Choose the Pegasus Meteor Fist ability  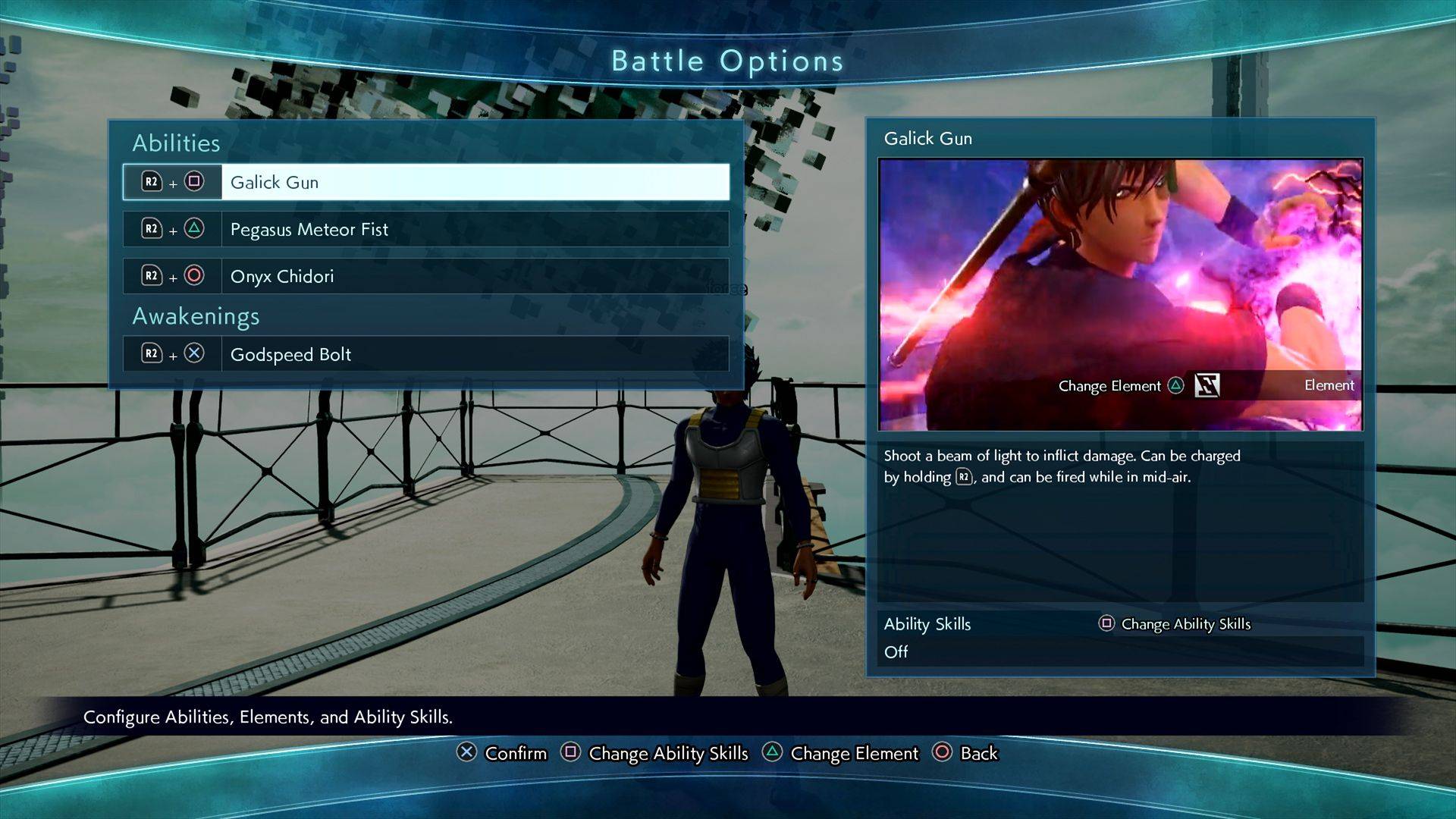pyautogui.click(x=425, y=229)
